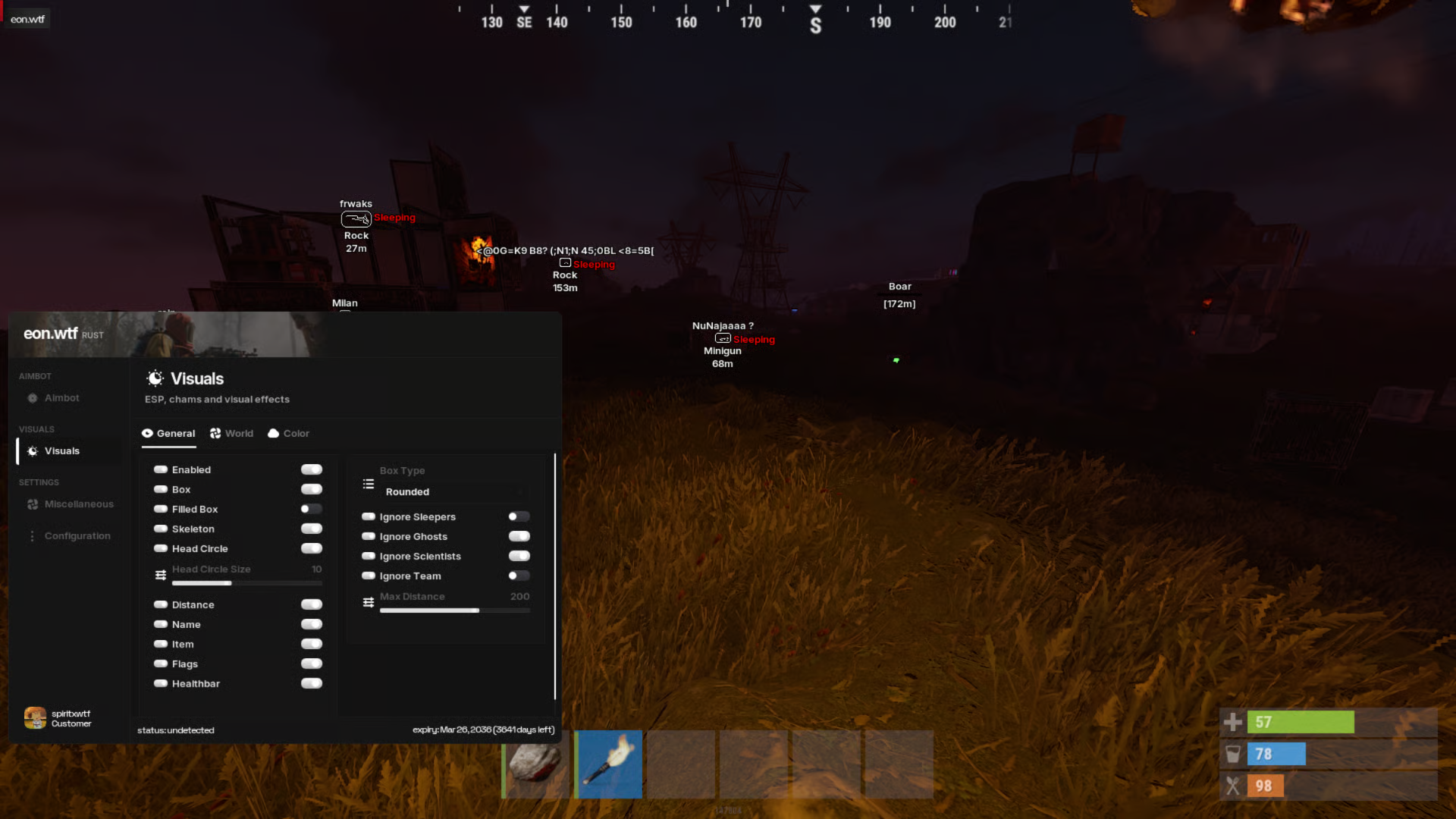
Task: Switch to the World tab
Action: (232, 433)
